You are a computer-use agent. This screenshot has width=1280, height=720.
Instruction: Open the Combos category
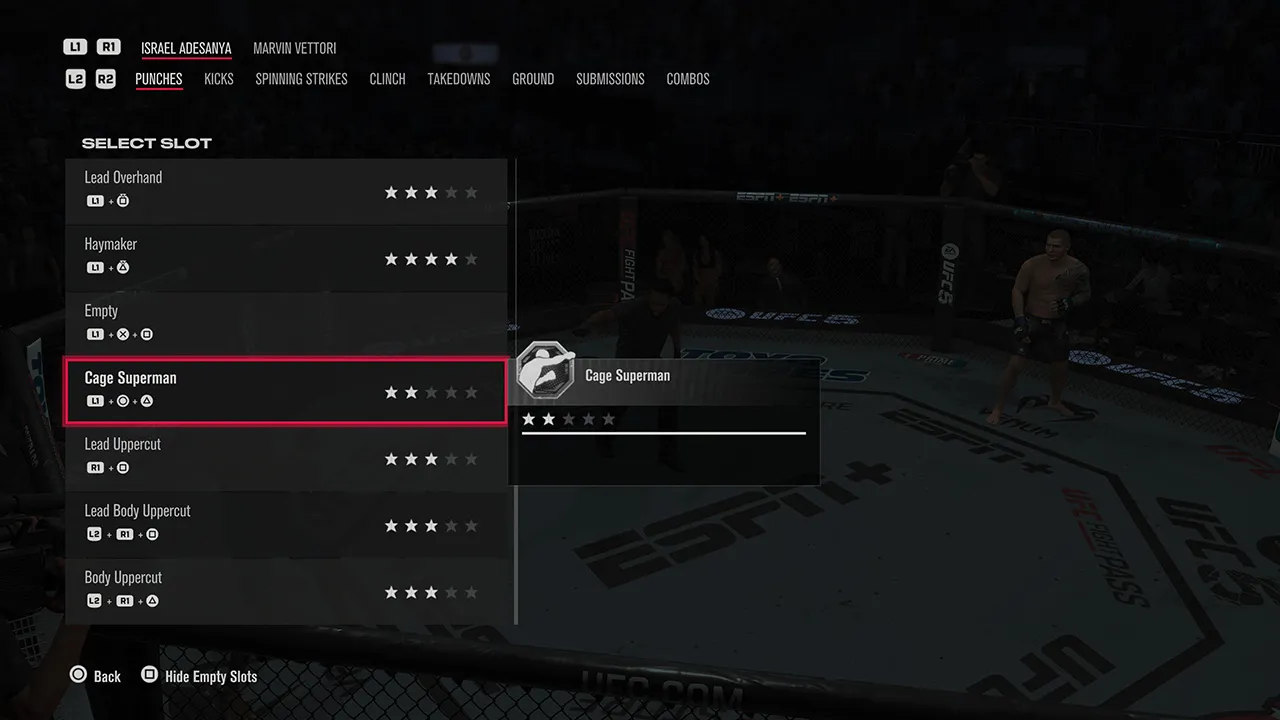pyautogui.click(x=688, y=78)
